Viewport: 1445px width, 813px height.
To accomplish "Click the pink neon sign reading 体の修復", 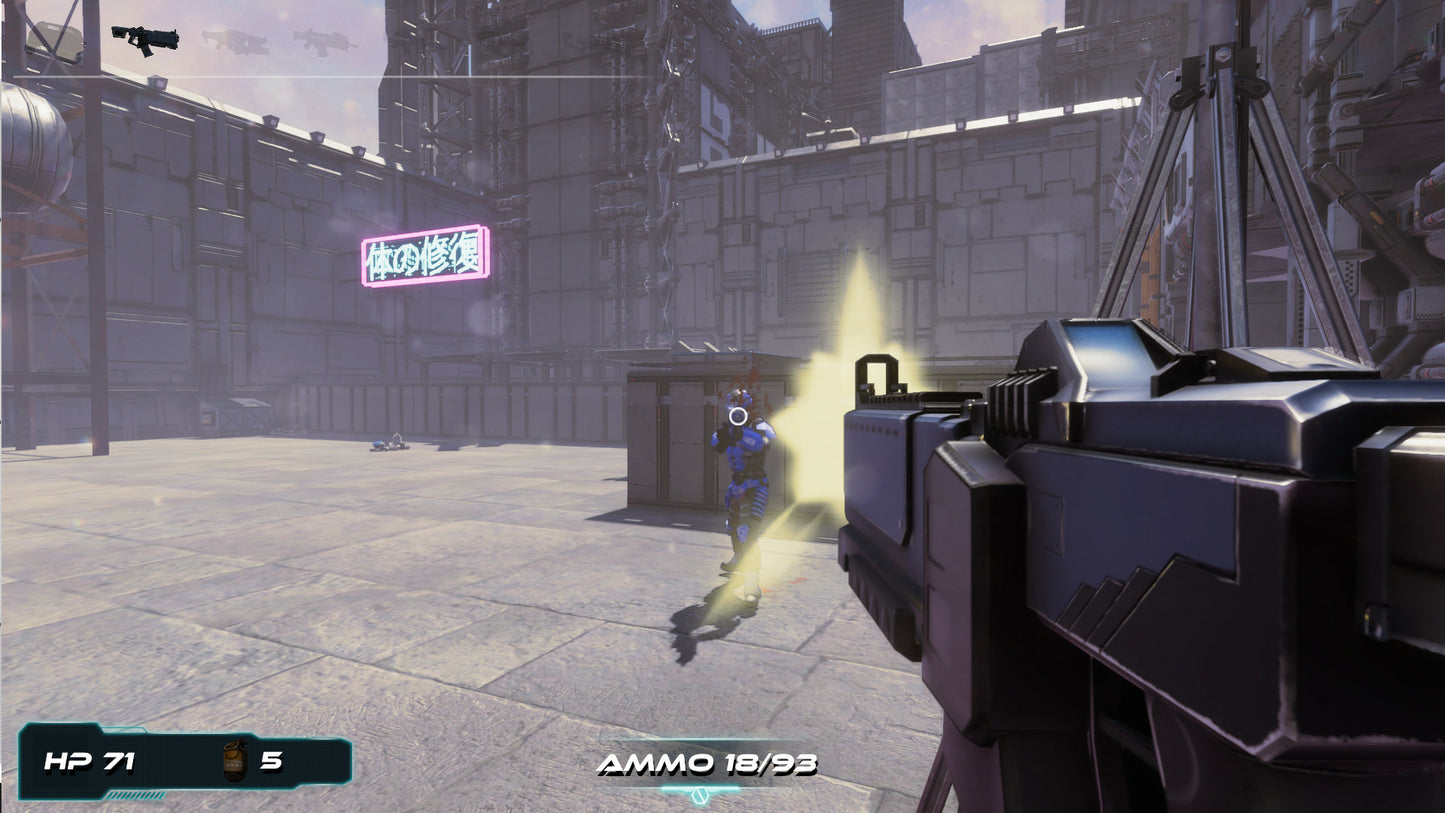I will (x=424, y=257).
